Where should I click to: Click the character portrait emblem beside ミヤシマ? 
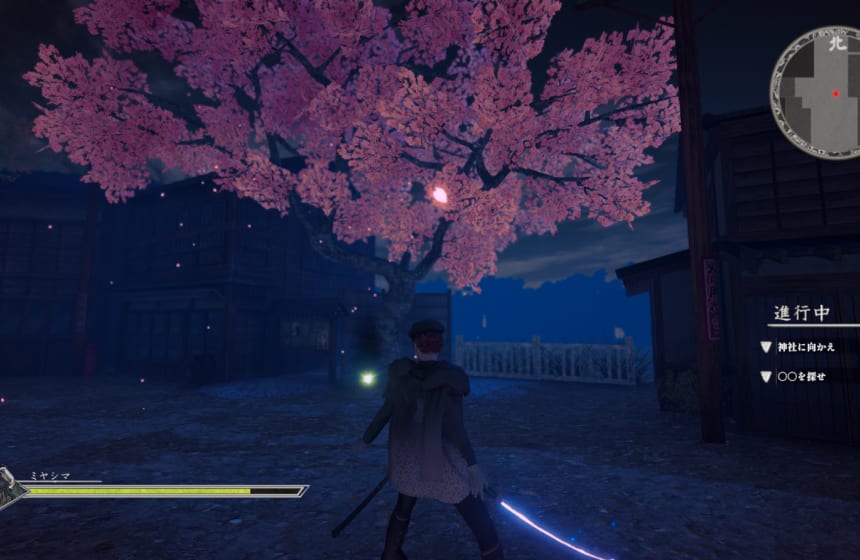[x=10, y=489]
